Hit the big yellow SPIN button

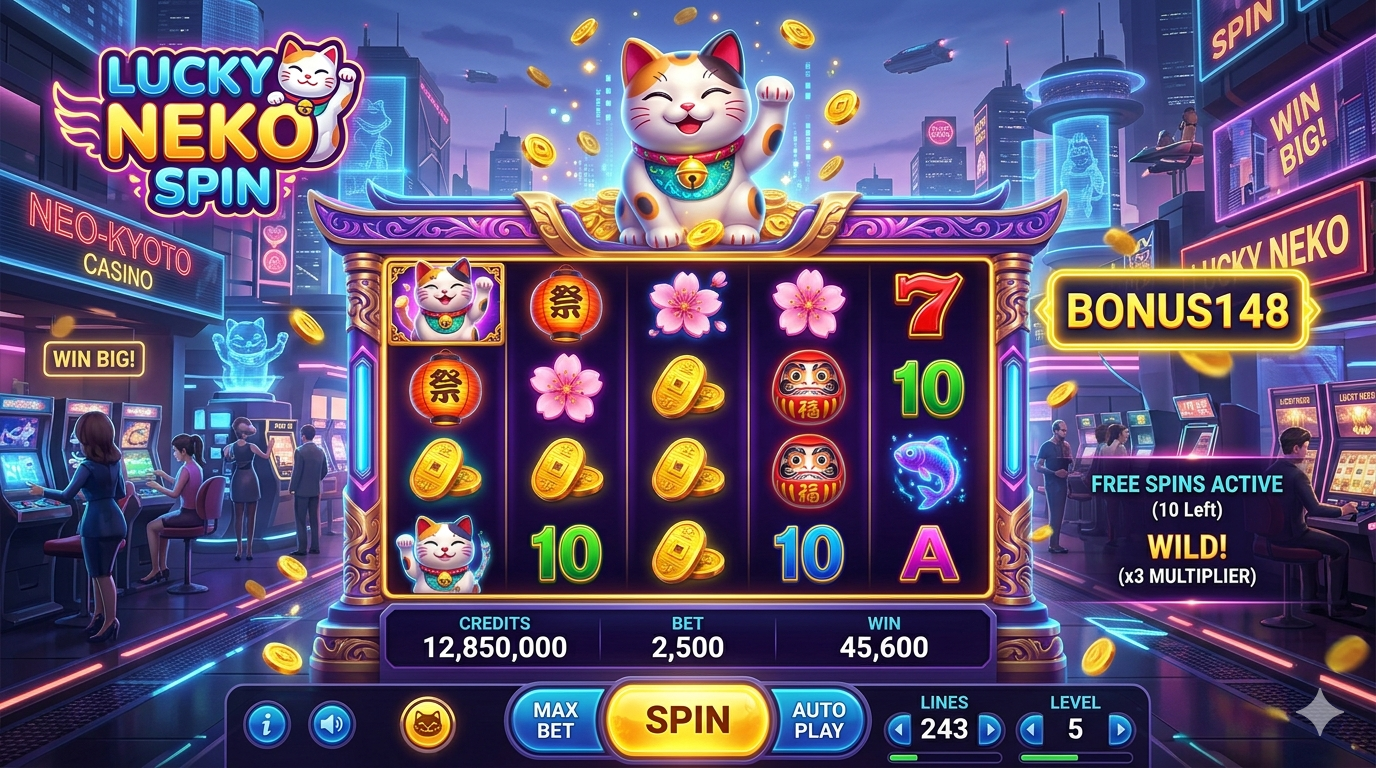687,718
